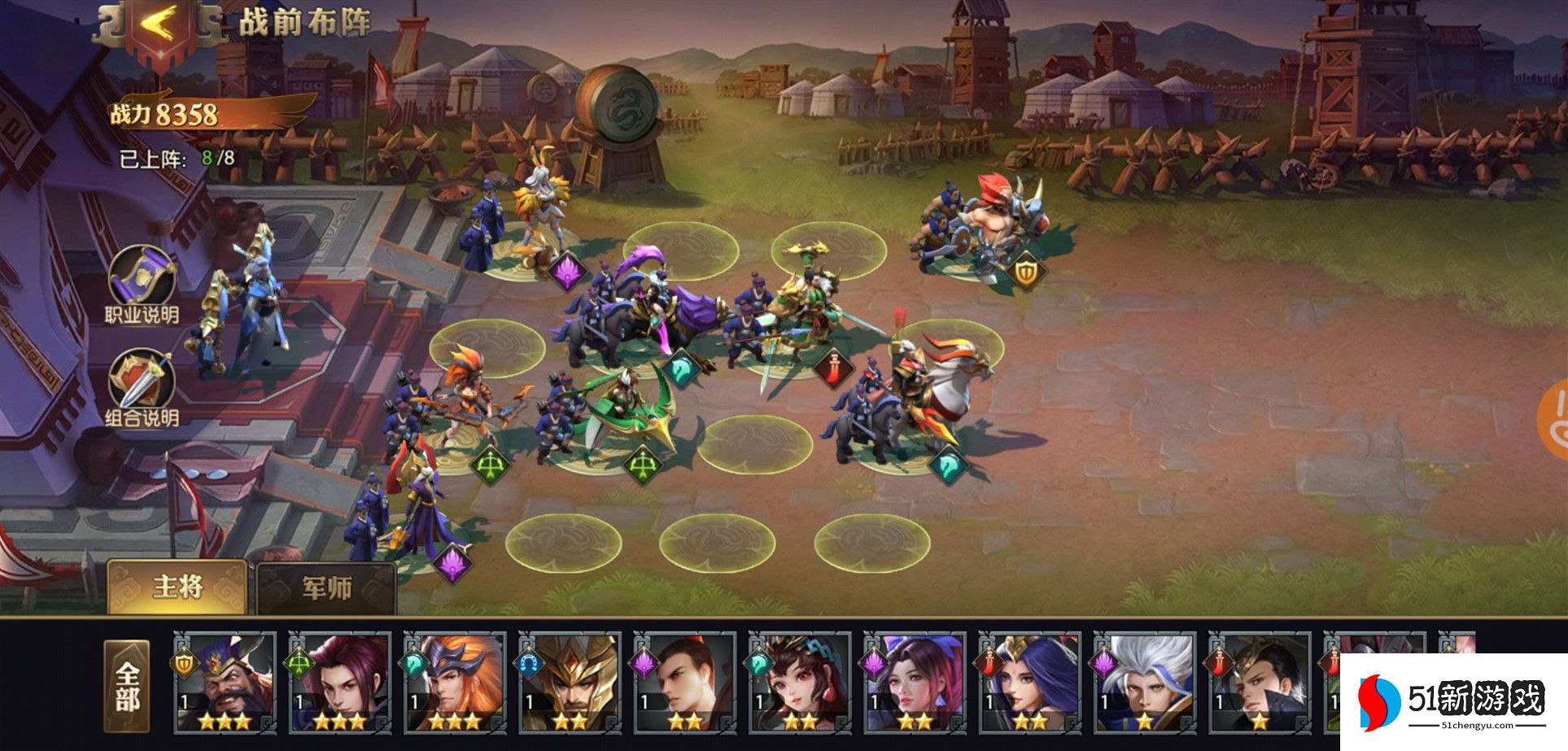Select the 全部 all-heroes filter
Image resolution: width=1568 pixels, height=751 pixels.
tap(127, 687)
